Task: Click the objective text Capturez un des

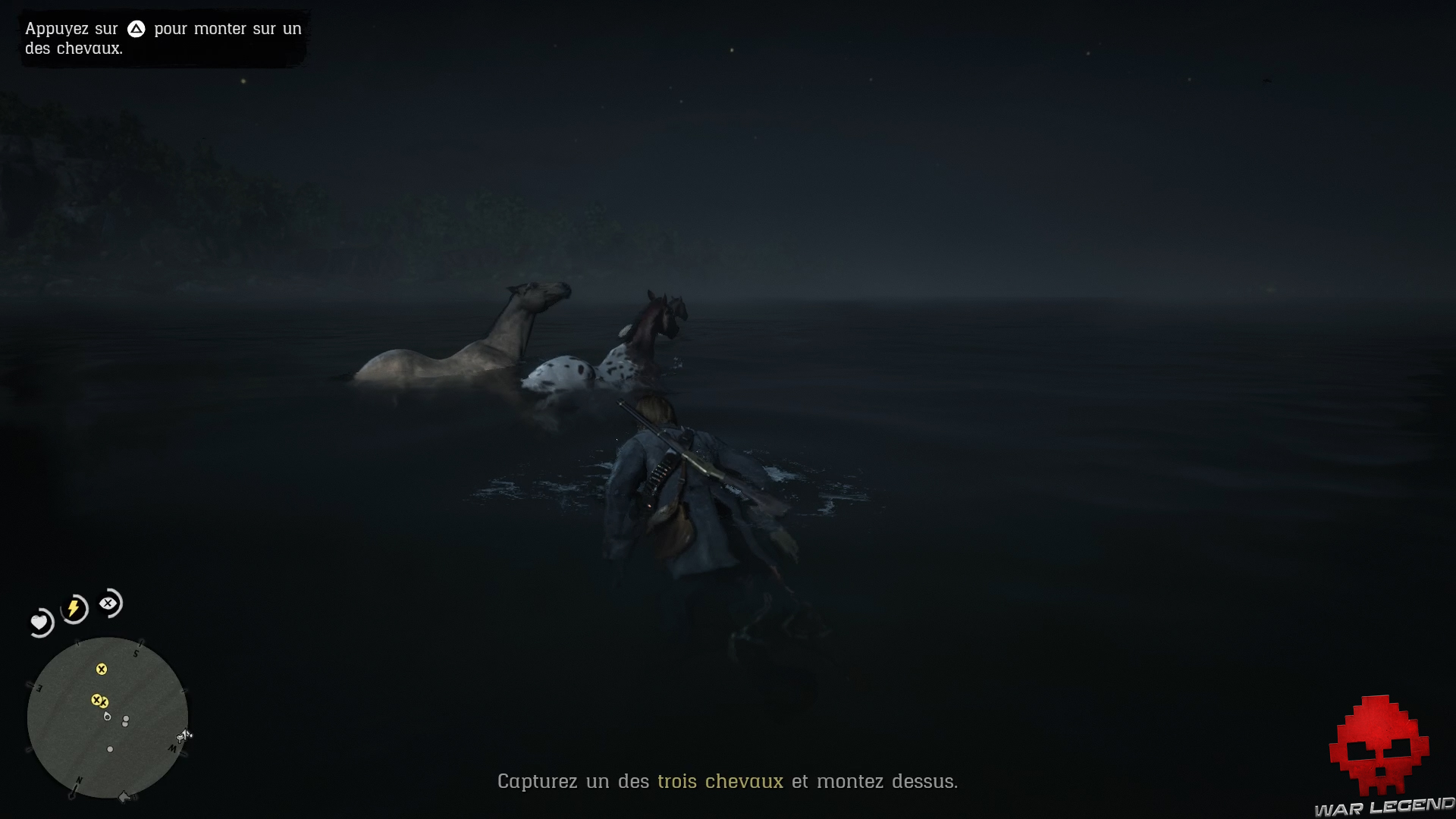Action: pos(572,781)
